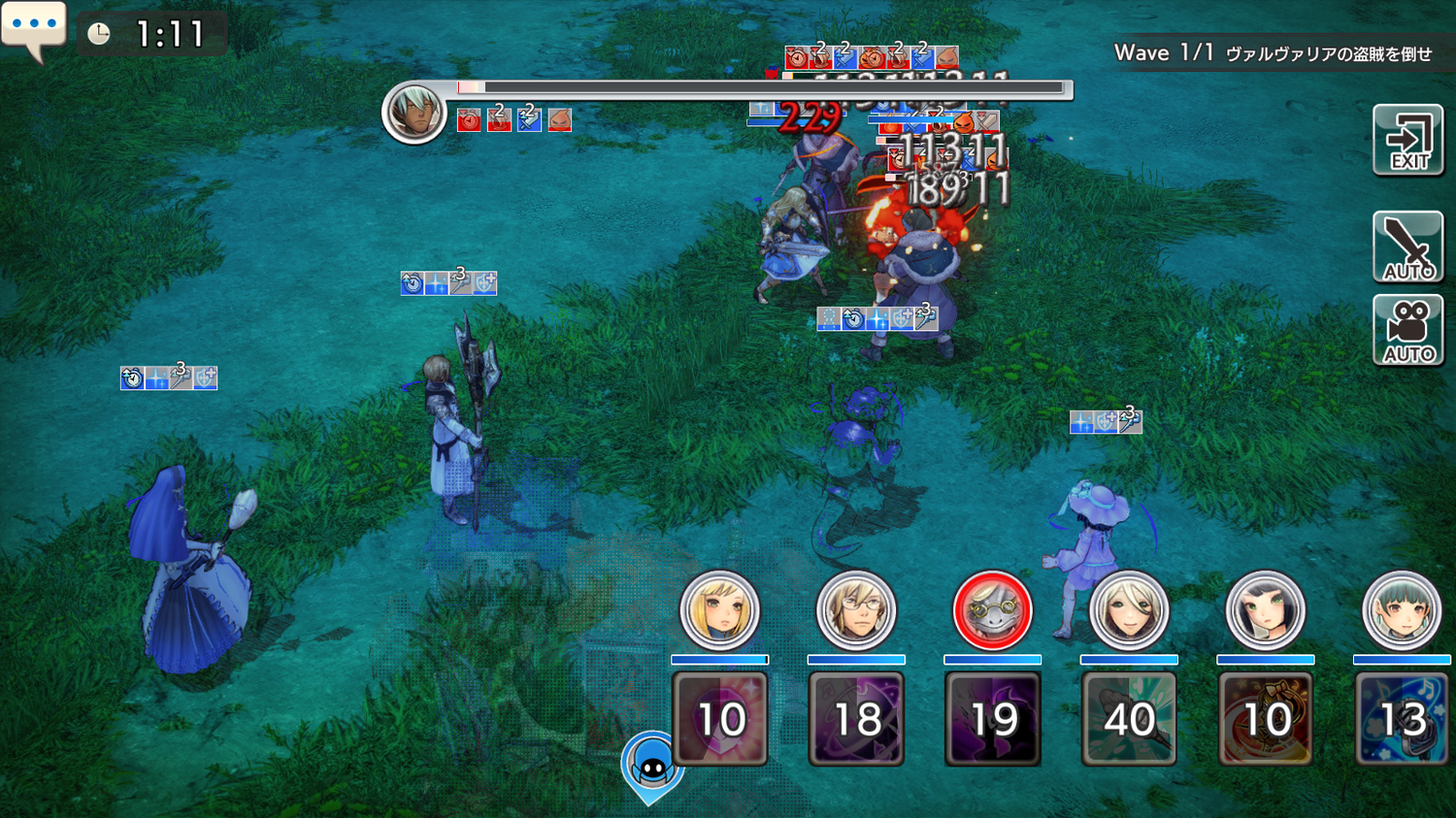1456x818 pixels.
Task: Toggle the camera AUTO button
Action: [1407, 331]
